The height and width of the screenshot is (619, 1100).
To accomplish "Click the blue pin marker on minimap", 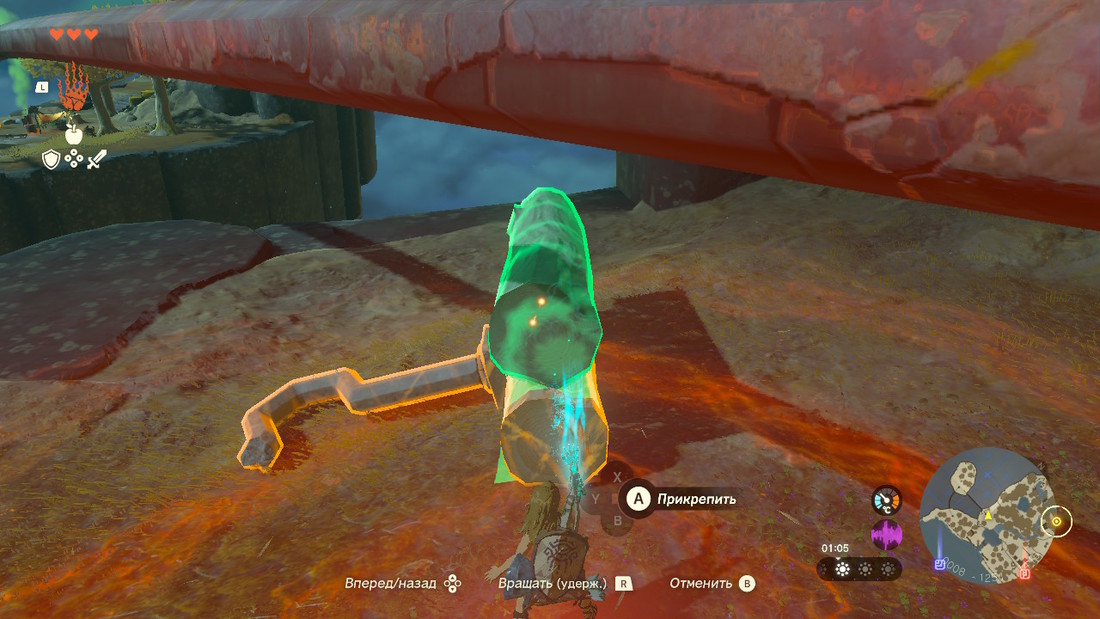I will tap(940, 565).
